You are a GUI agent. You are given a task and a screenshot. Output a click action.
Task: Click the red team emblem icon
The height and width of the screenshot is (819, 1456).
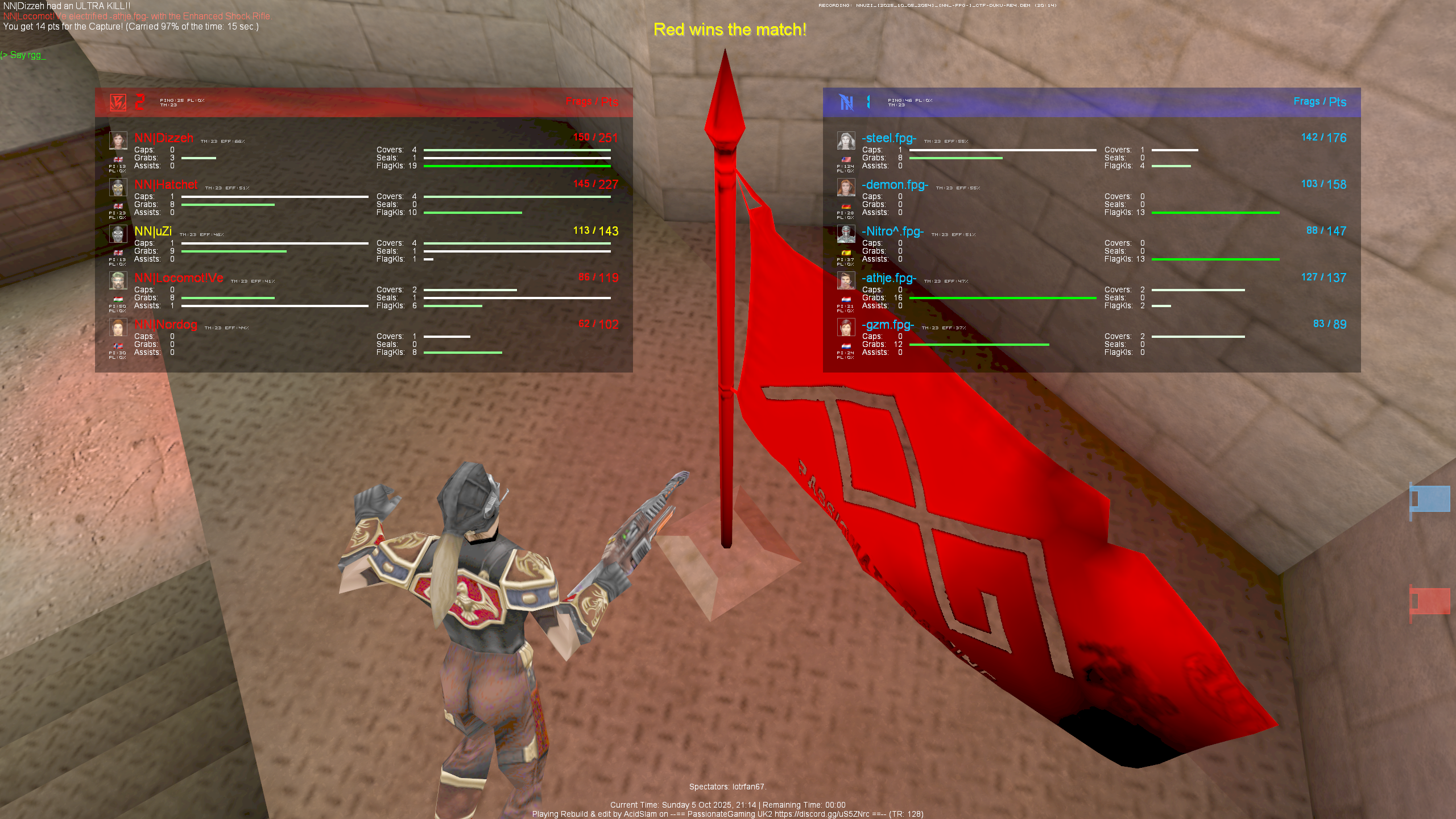117,102
